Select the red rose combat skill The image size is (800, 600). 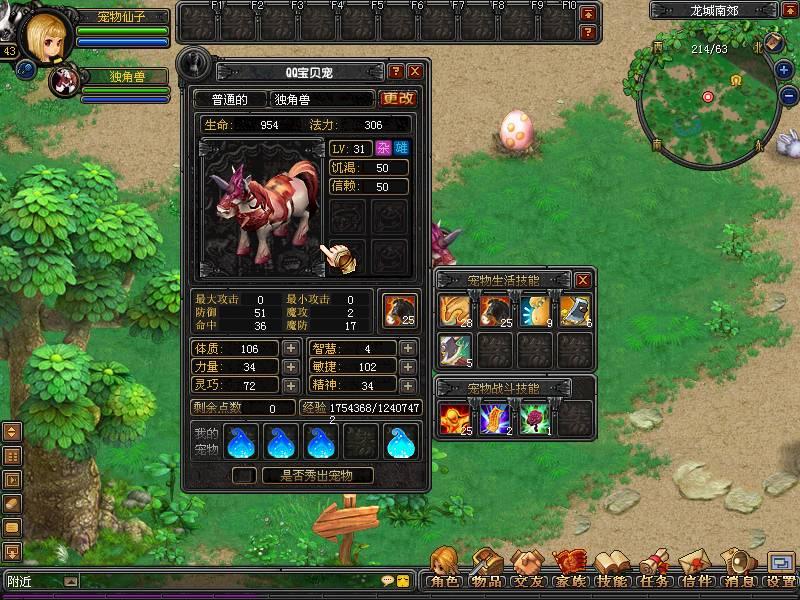[x=534, y=415]
